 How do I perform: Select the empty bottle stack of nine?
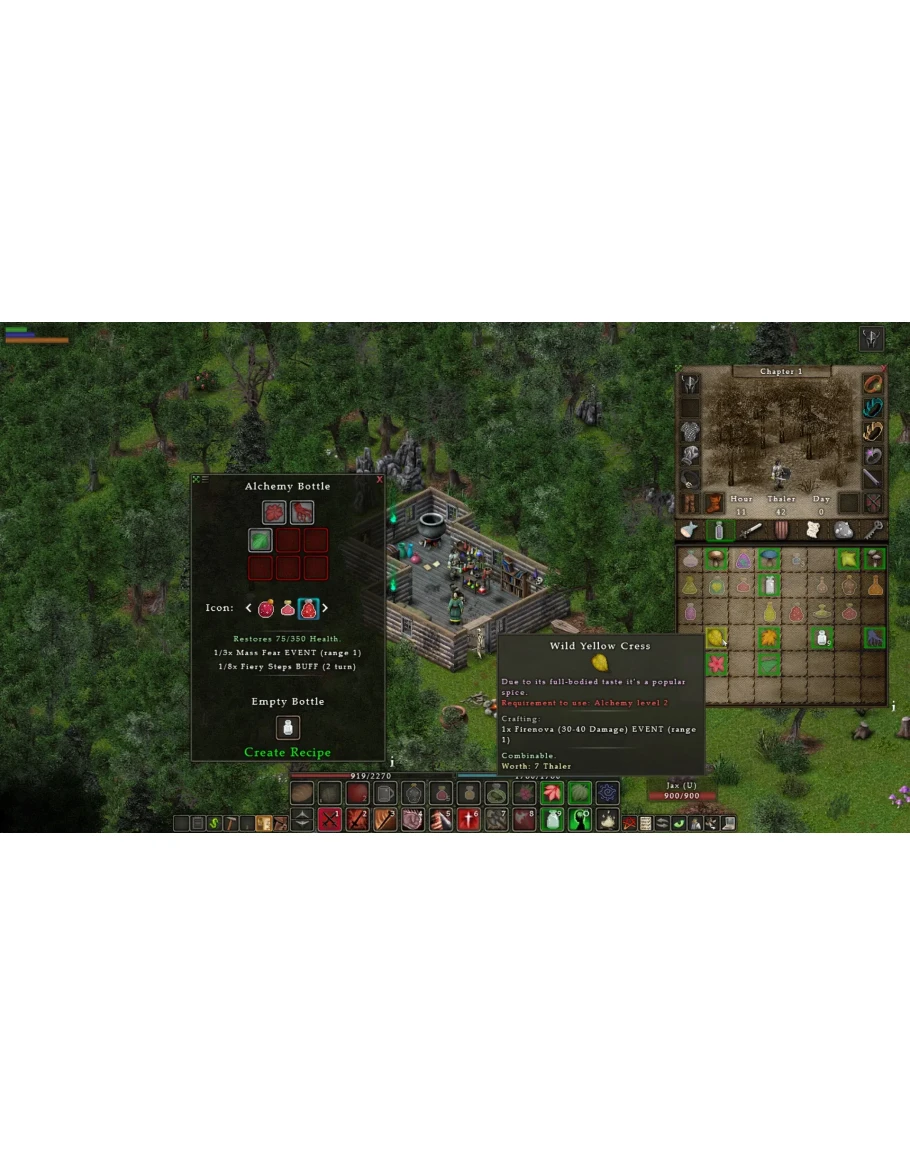pyautogui.click(x=821, y=637)
